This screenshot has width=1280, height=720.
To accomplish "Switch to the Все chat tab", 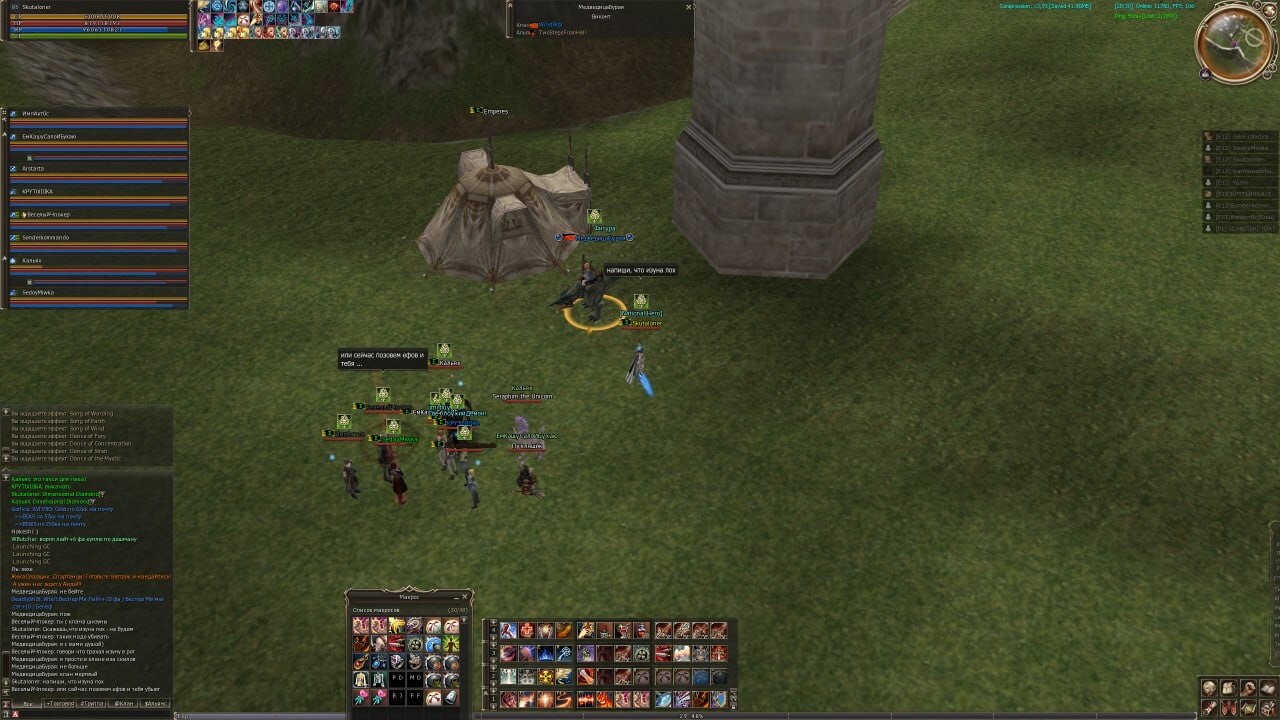I will [x=28, y=704].
